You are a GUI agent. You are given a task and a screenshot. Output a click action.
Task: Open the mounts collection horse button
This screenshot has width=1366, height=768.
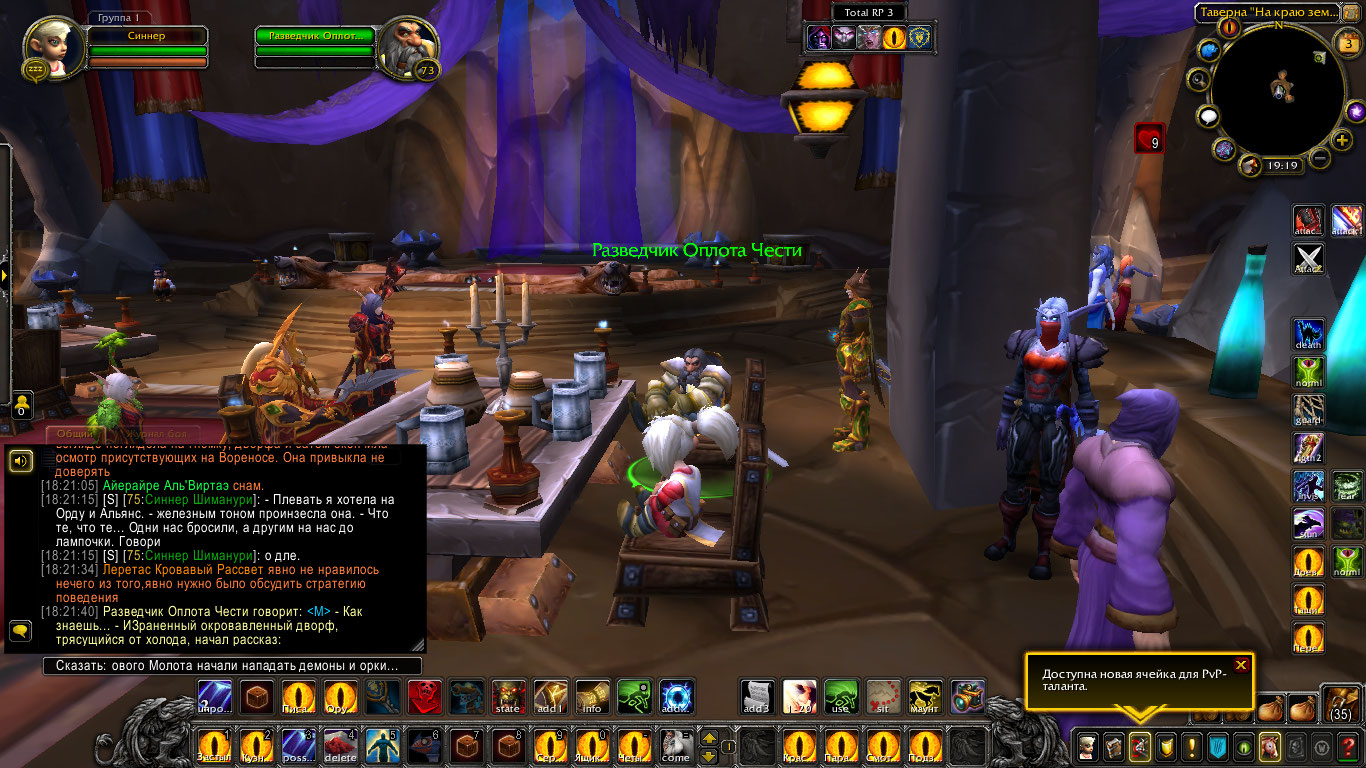point(1269,746)
